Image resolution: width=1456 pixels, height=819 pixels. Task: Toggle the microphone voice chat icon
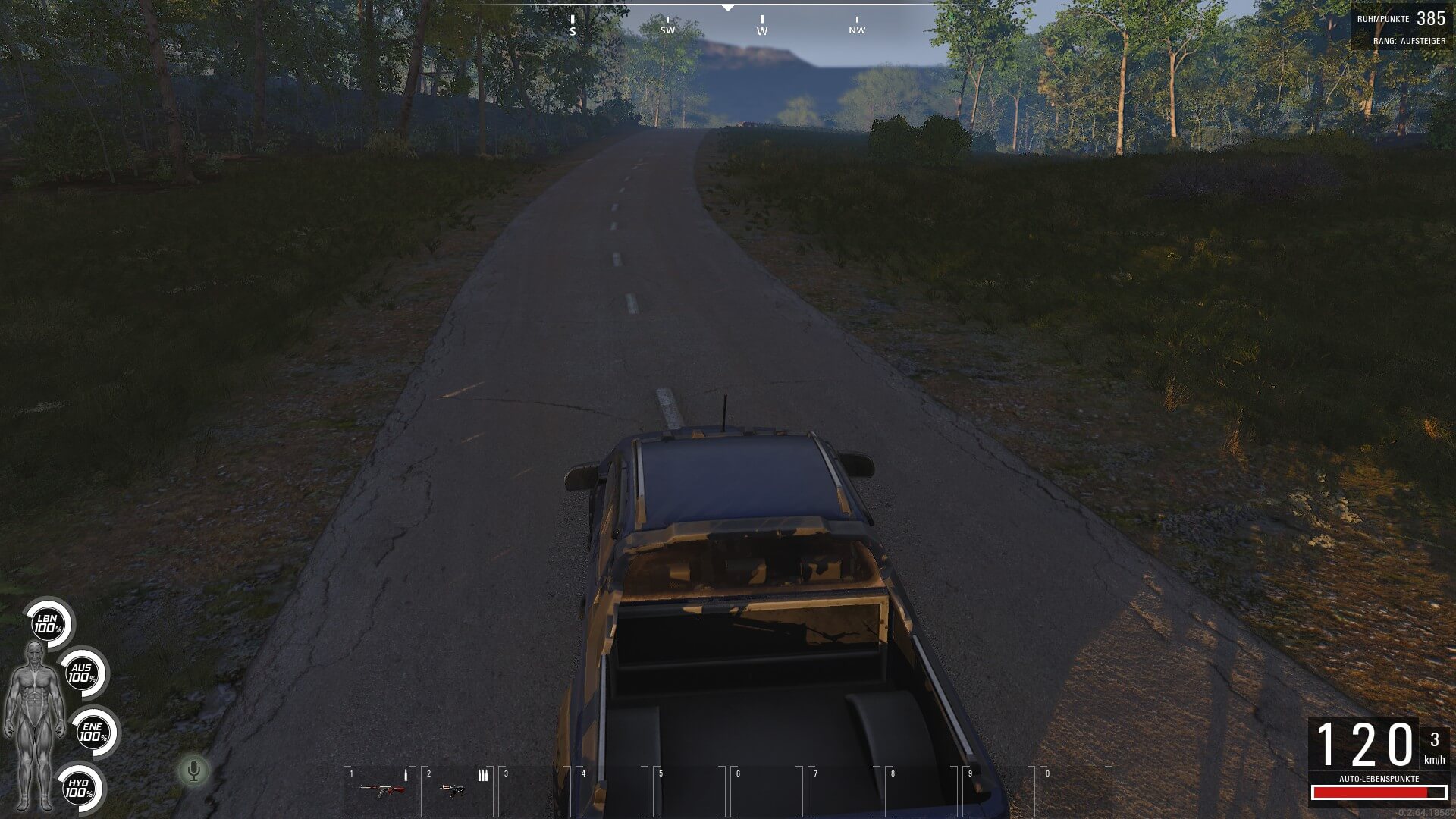pyautogui.click(x=194, y=771)
